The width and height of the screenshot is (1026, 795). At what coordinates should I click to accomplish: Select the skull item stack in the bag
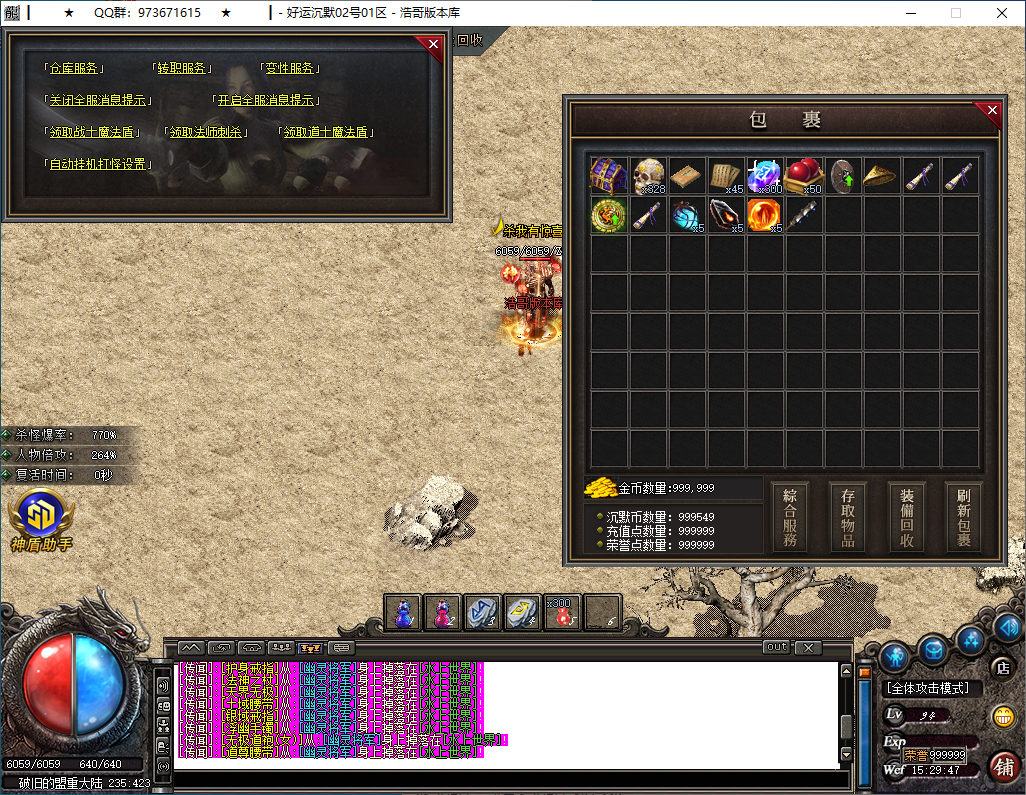tap(648, 176)
